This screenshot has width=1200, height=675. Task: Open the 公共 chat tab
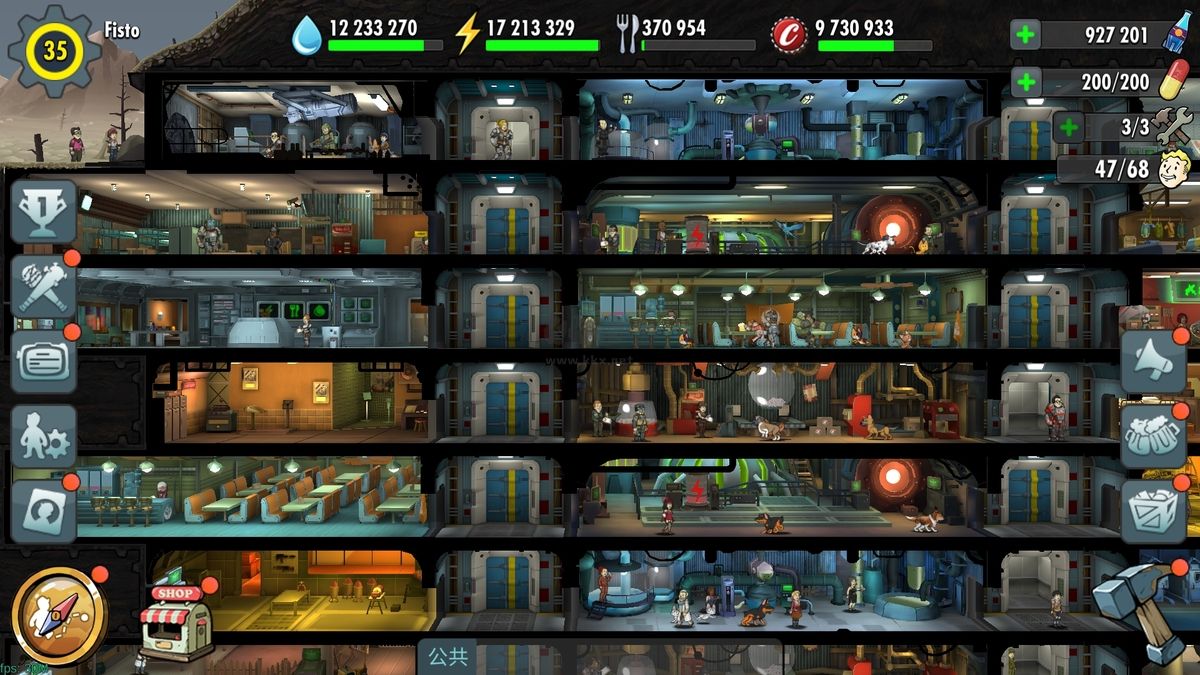[448, 657]
